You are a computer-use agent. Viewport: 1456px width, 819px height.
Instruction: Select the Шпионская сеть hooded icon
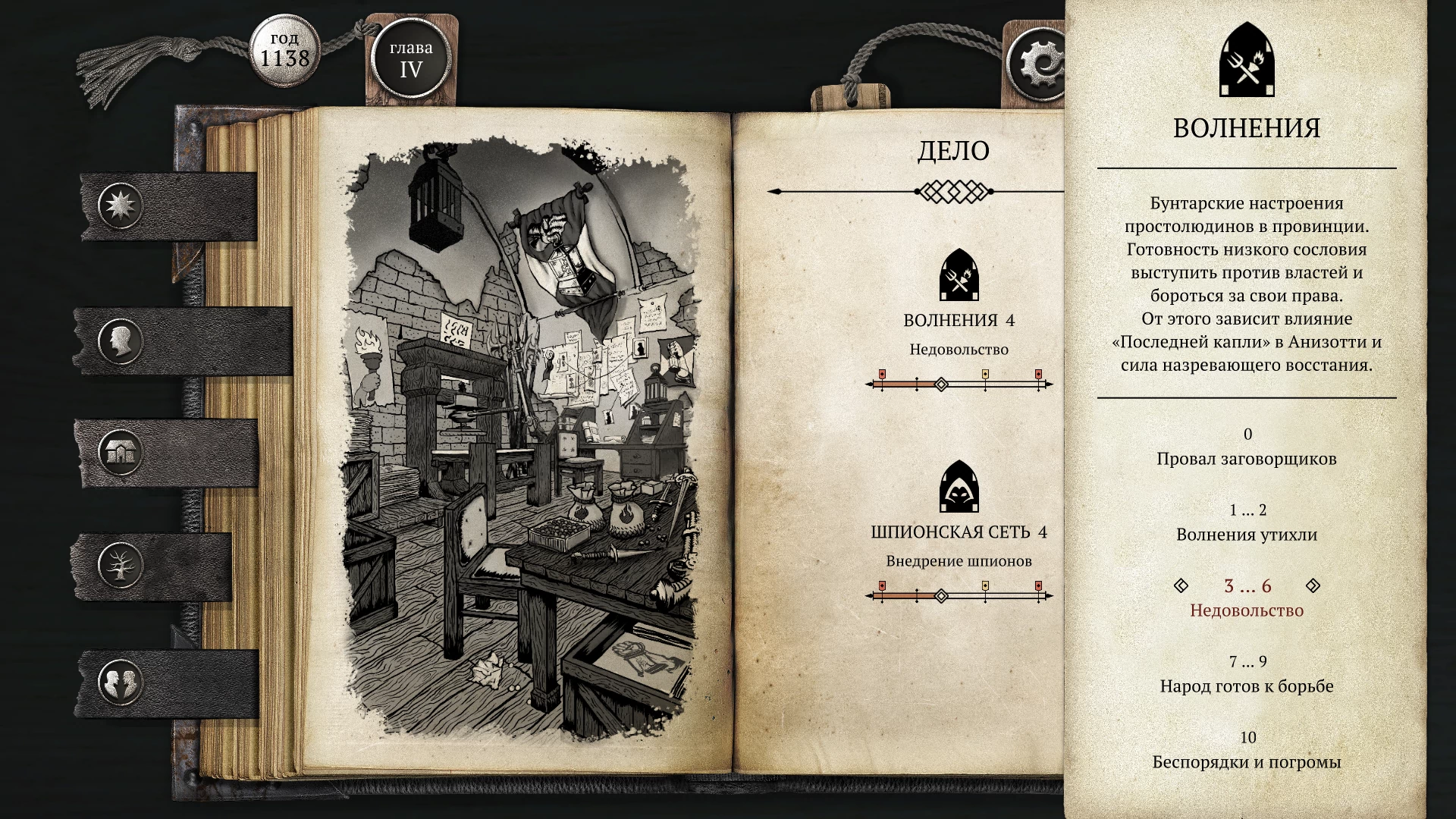[x=959, y=486]
